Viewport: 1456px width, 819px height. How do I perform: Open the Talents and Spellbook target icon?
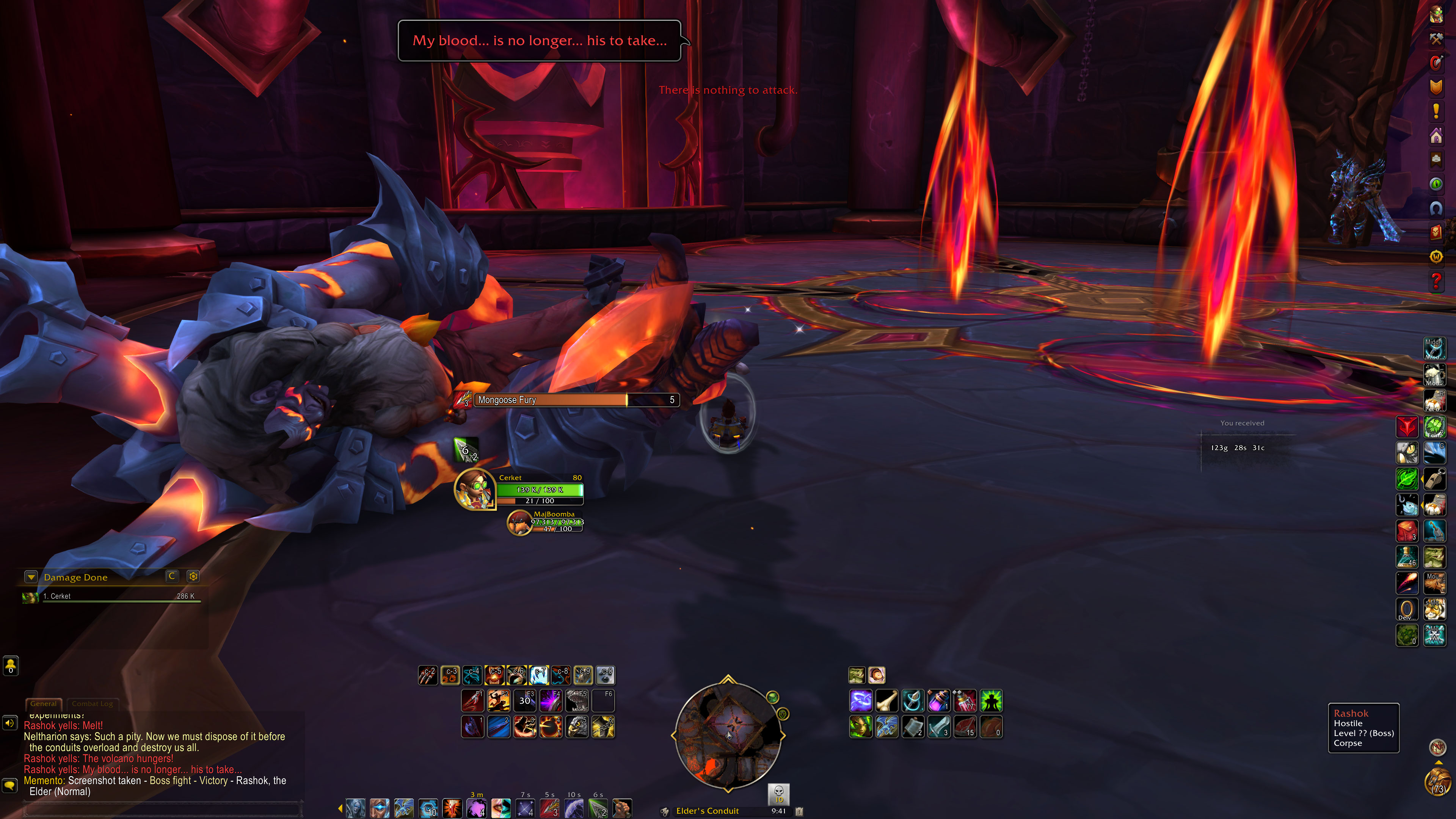coord(1436,63)
